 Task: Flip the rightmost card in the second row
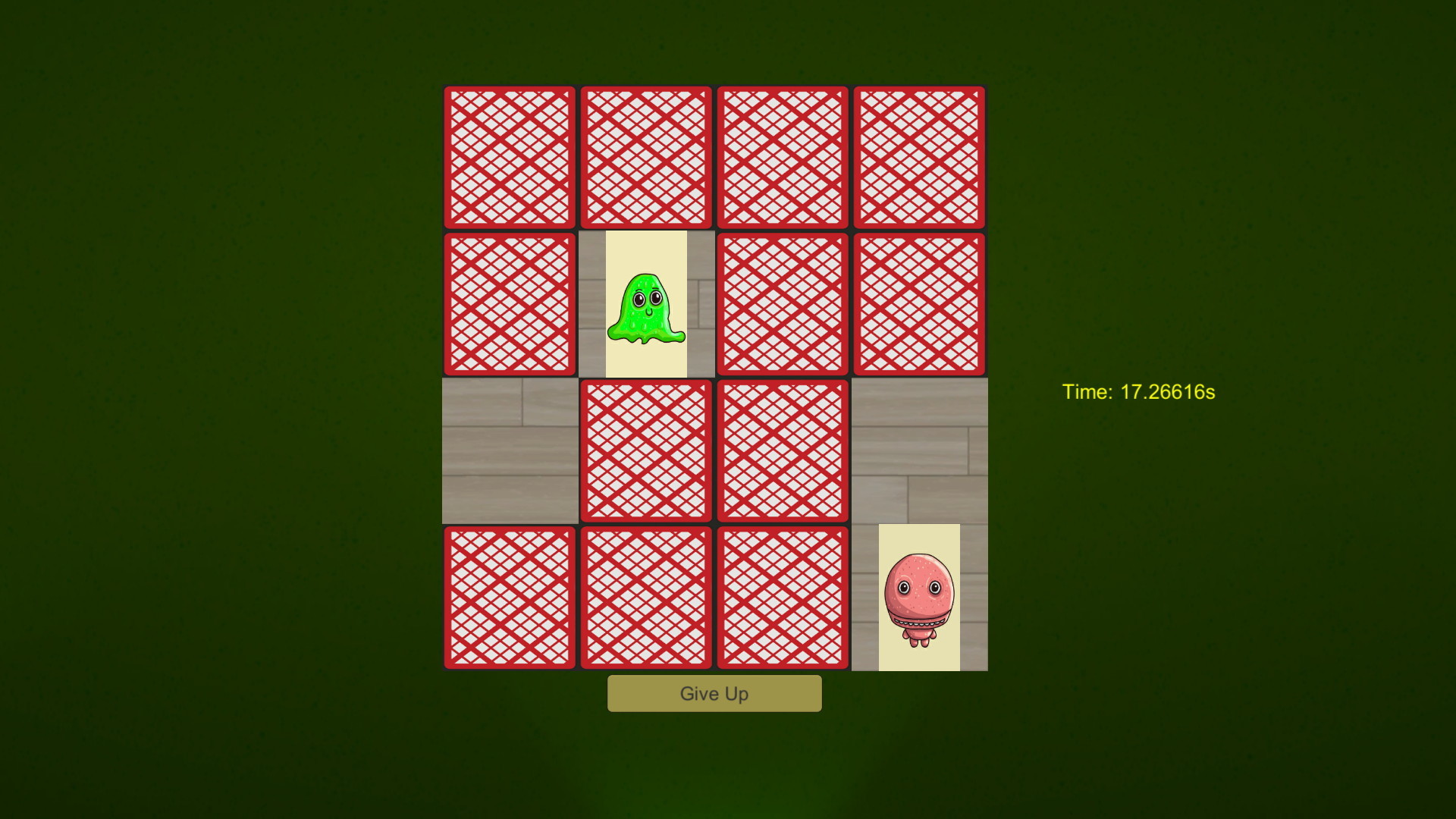coord(920,303)
